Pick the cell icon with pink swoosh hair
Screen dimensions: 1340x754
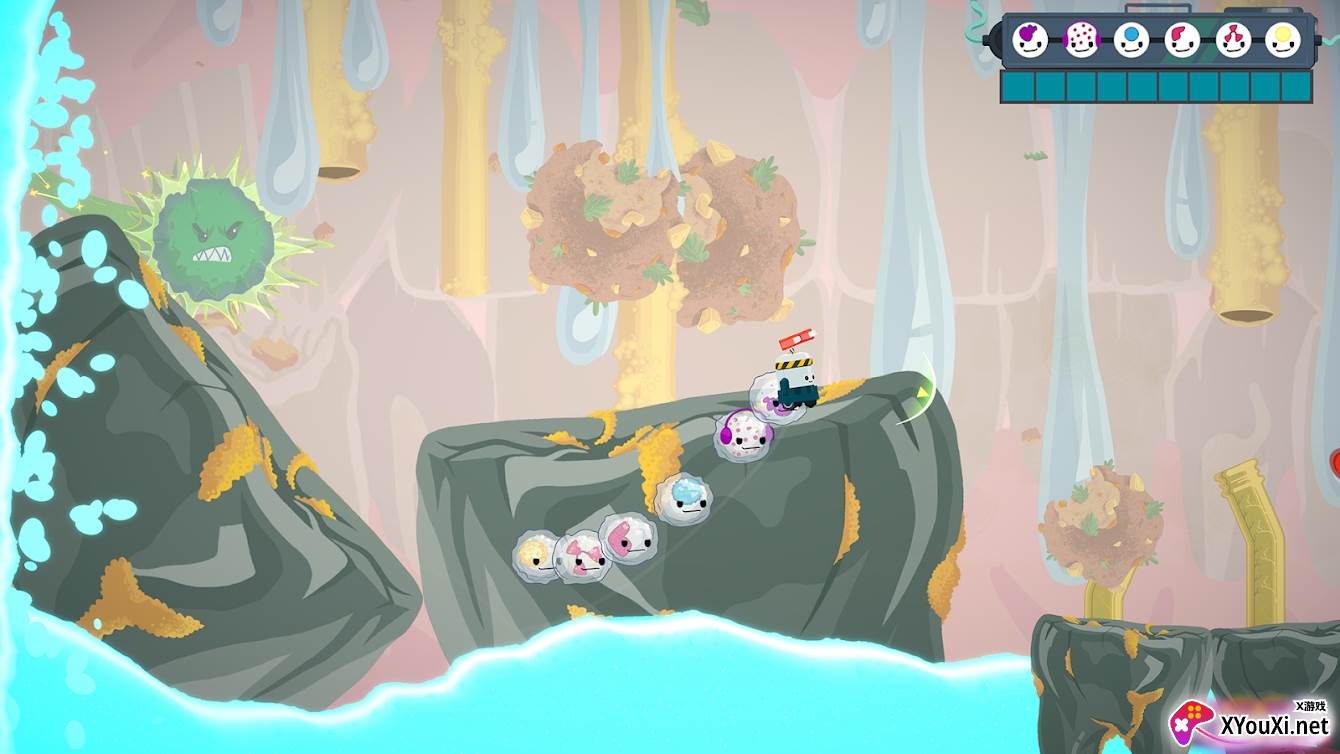tap(1182, 40)
